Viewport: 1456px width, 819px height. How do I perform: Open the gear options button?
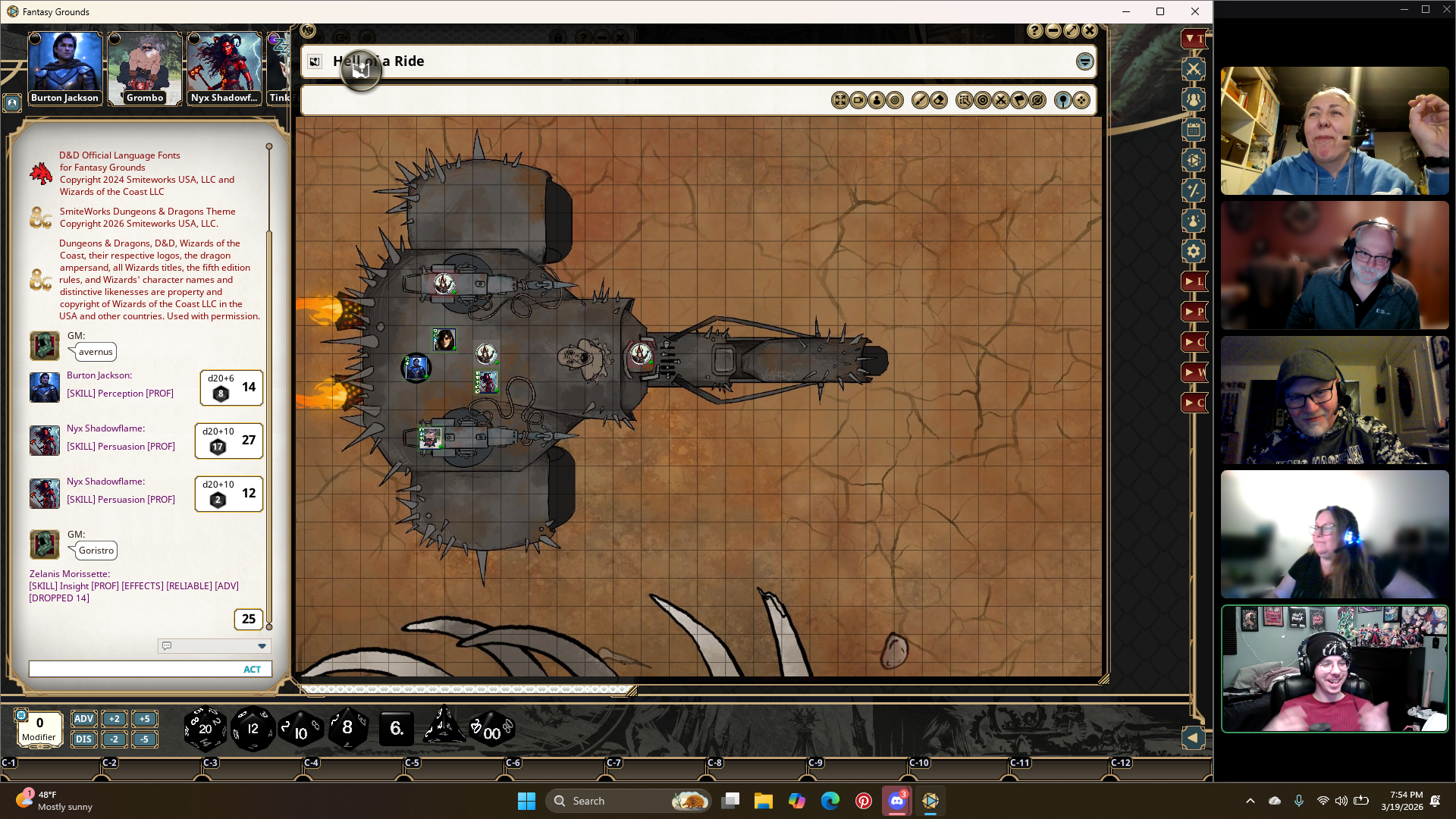click(1194, 251)
